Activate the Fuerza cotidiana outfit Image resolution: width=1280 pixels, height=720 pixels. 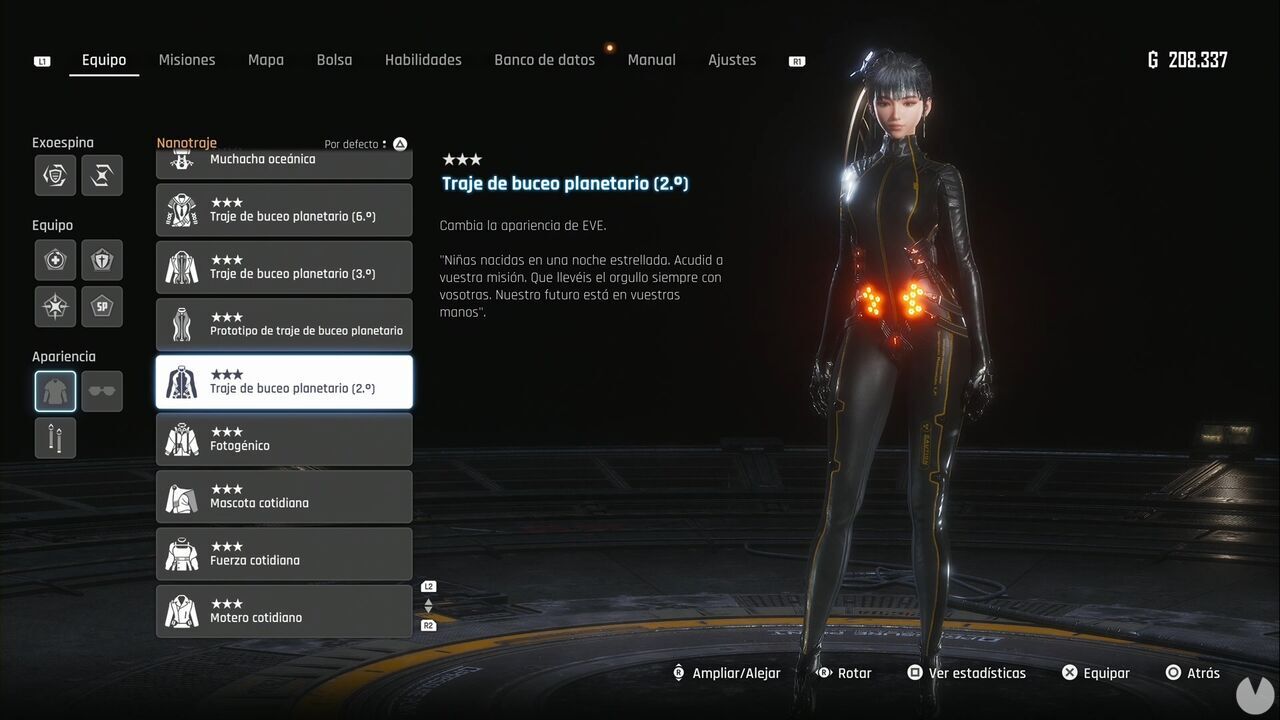coord(284,553)
